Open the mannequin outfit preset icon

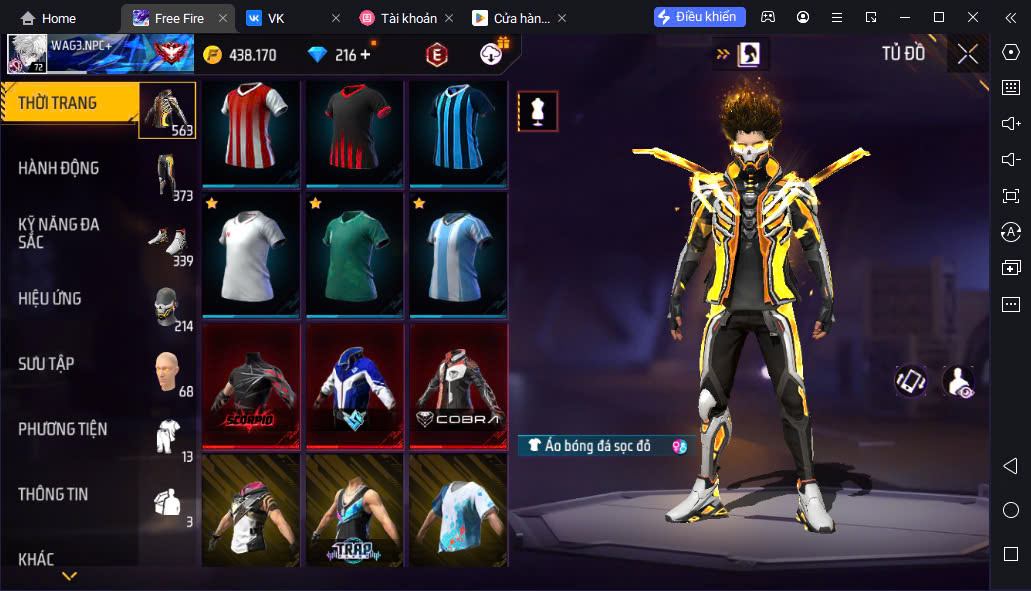coord(538,111)
